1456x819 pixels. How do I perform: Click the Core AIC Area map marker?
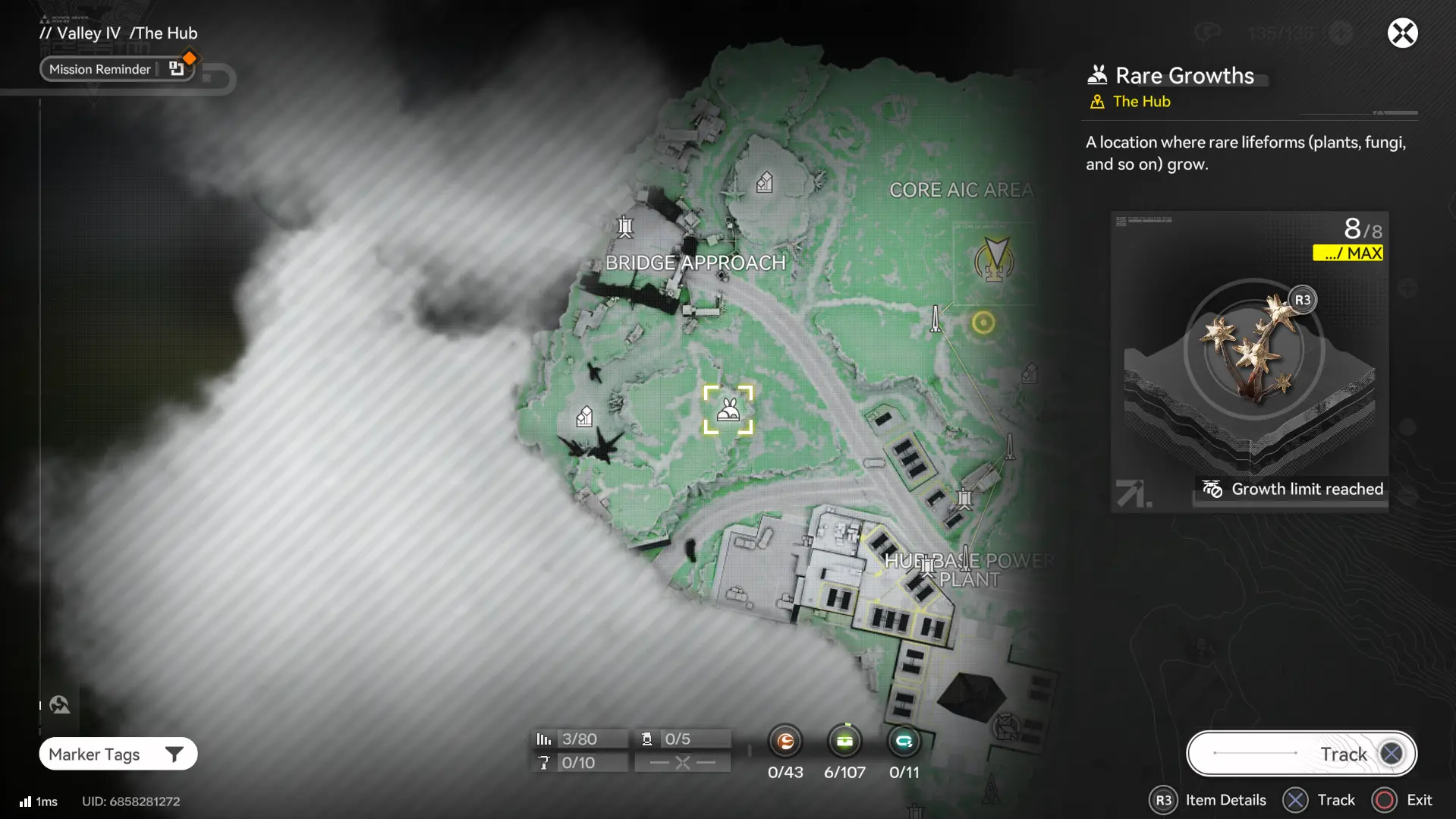pyautogui.click(x=994, y=260)
